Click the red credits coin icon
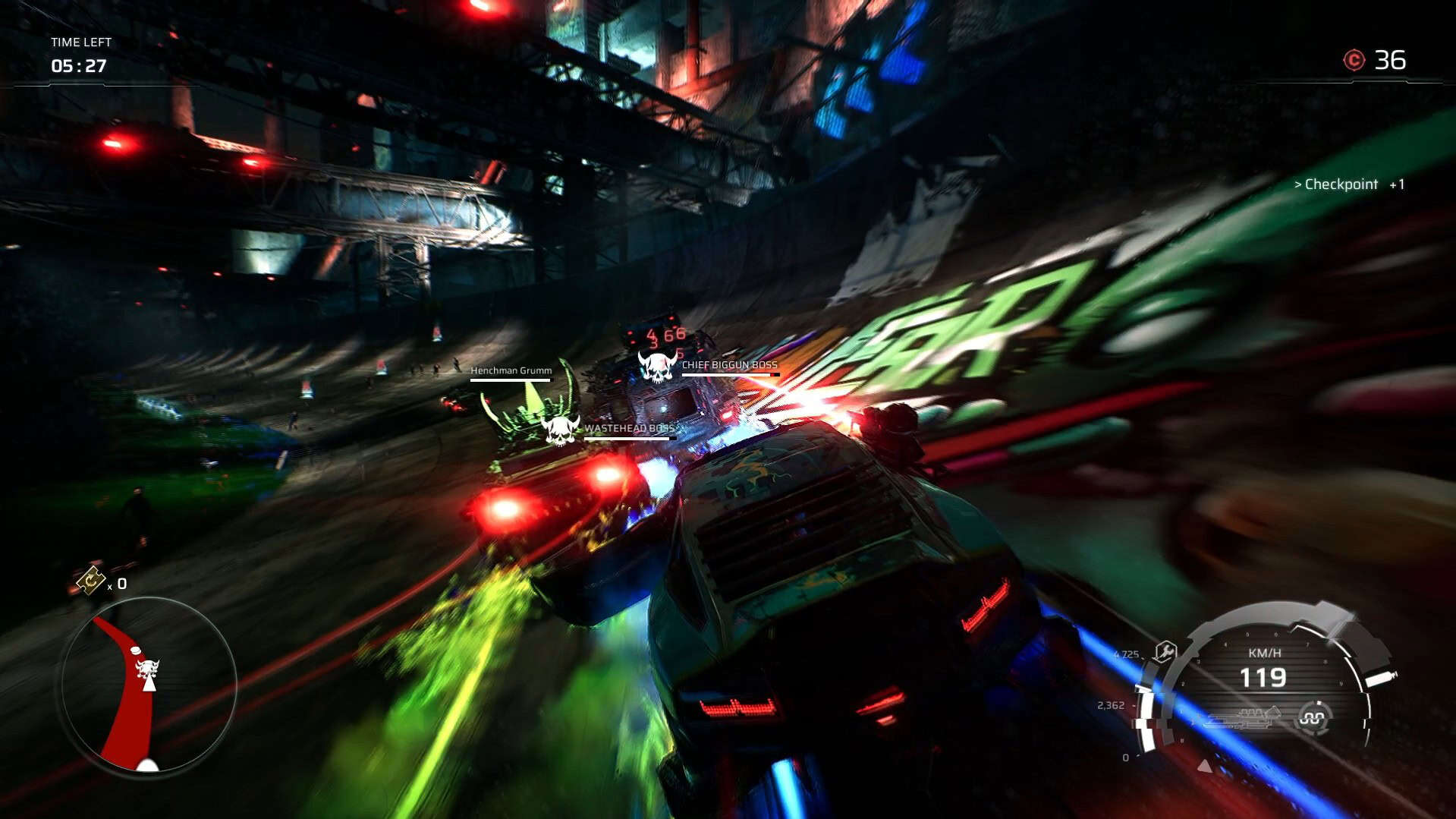The image size is (1456, 819). 1354,61
